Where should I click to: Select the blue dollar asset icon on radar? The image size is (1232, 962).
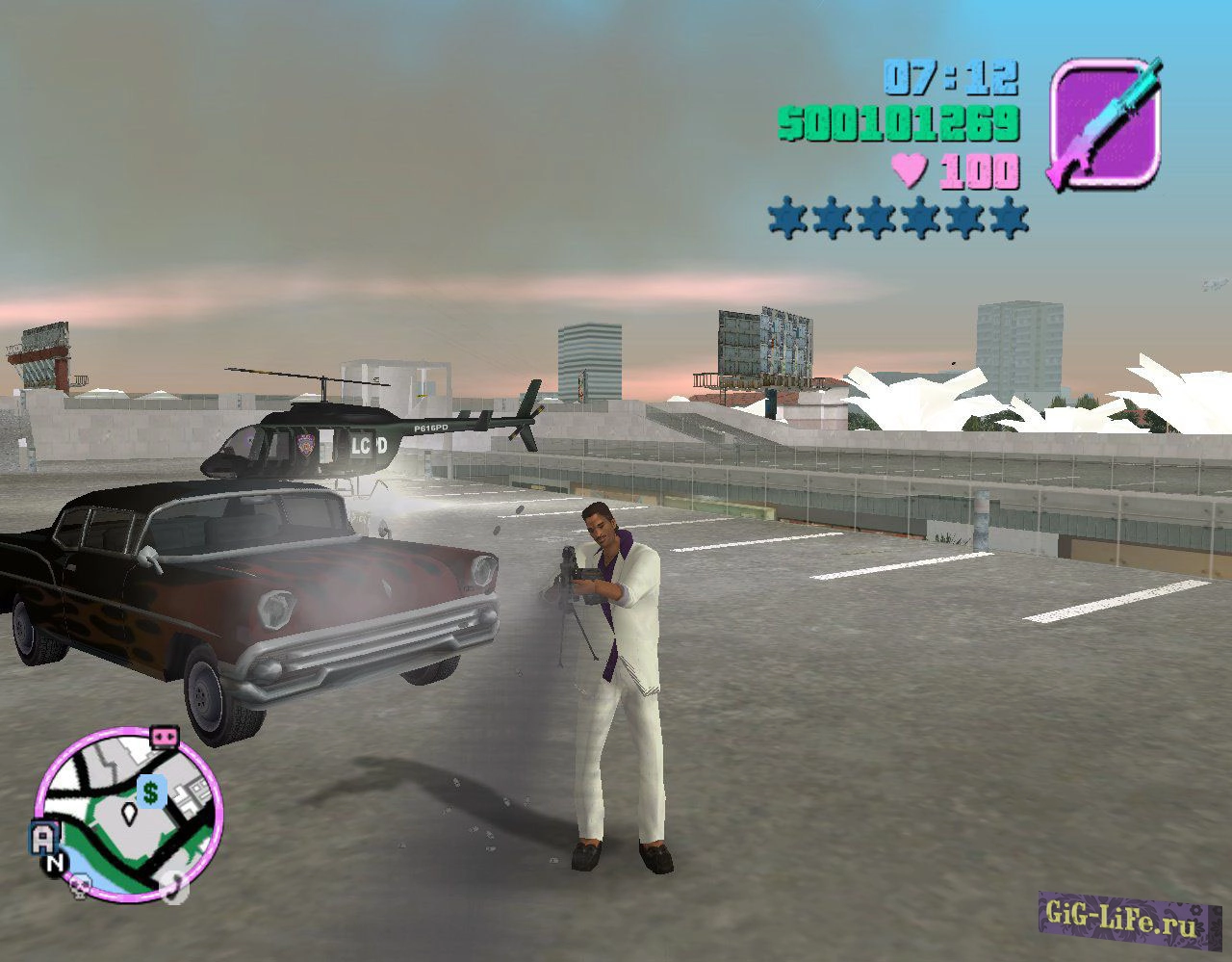(x=150, y=792)
